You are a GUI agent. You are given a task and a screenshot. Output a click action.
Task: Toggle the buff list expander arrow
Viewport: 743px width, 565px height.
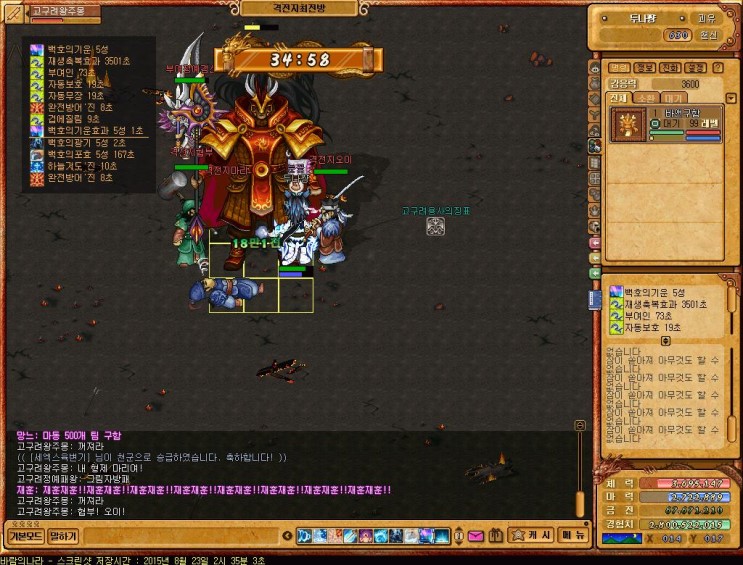[666, 340]
